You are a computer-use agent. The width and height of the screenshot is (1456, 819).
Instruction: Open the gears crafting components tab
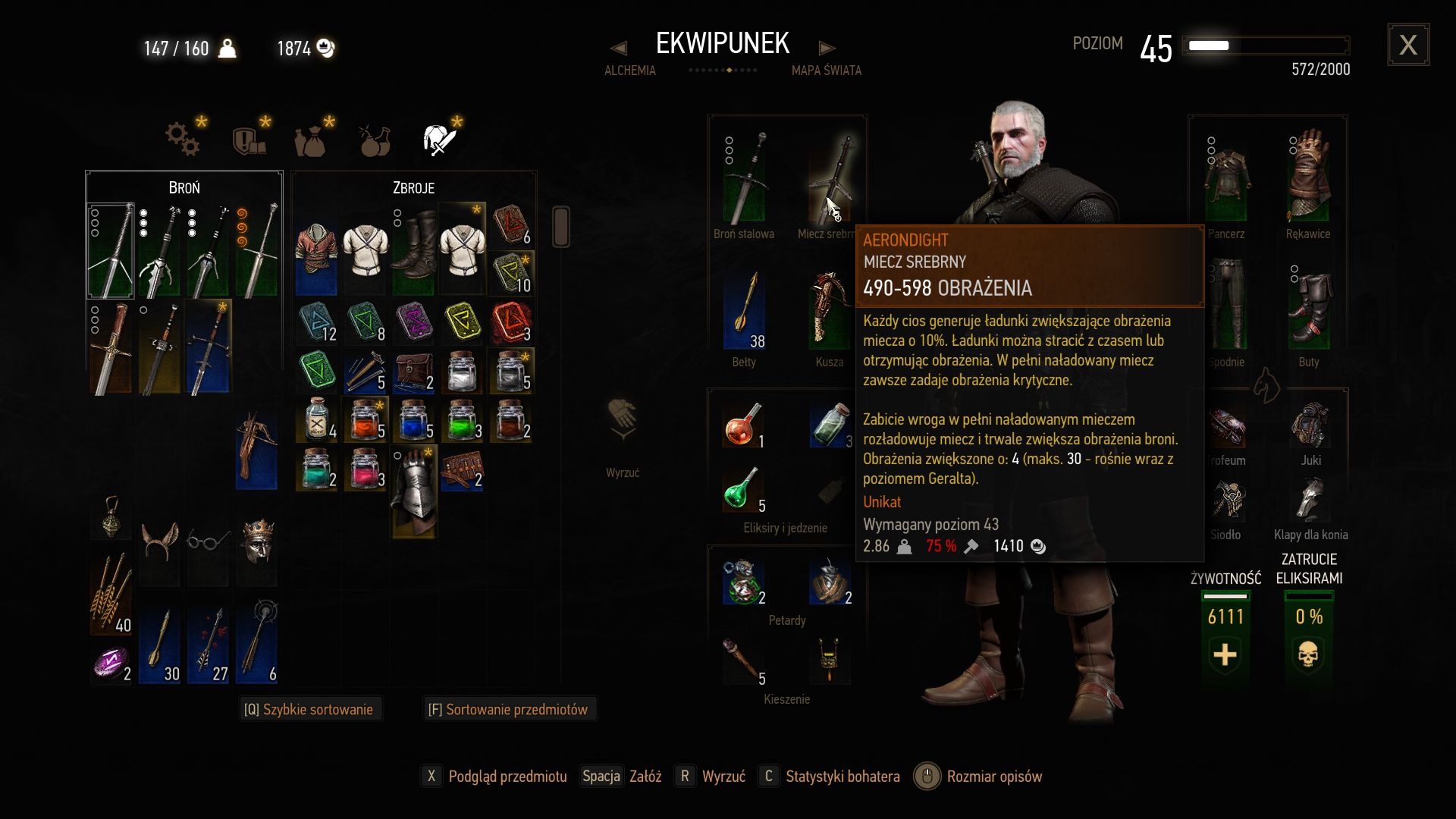(x=183, y=140)
